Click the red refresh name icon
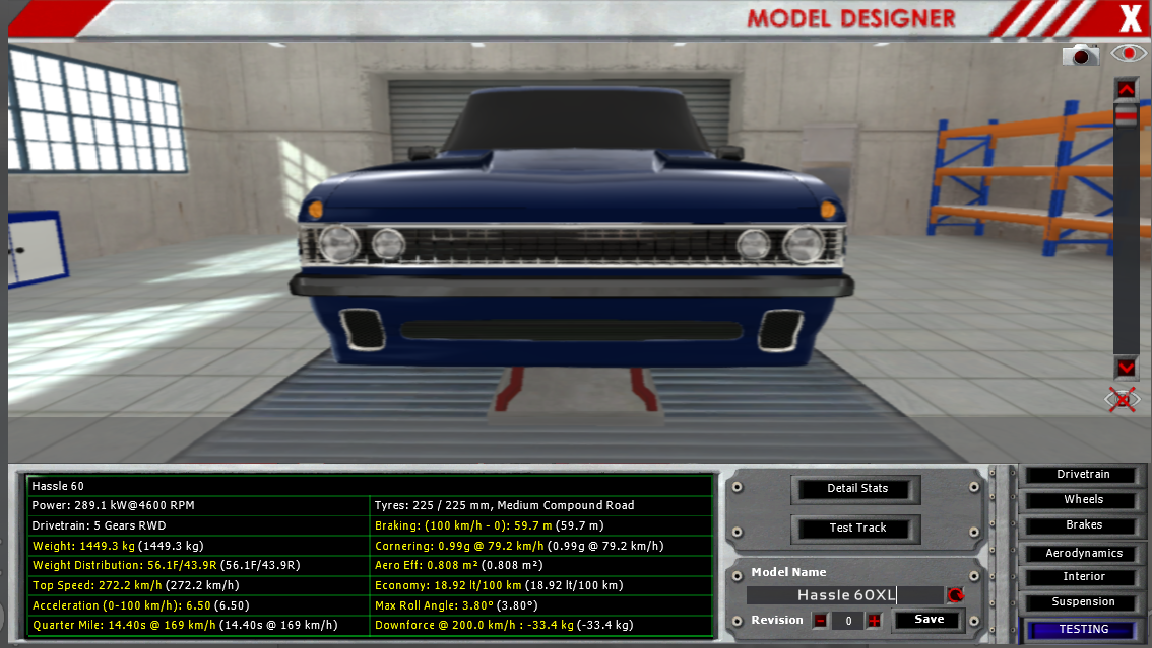This screenshot has width=1152, height=648. (x=956, y=595)
